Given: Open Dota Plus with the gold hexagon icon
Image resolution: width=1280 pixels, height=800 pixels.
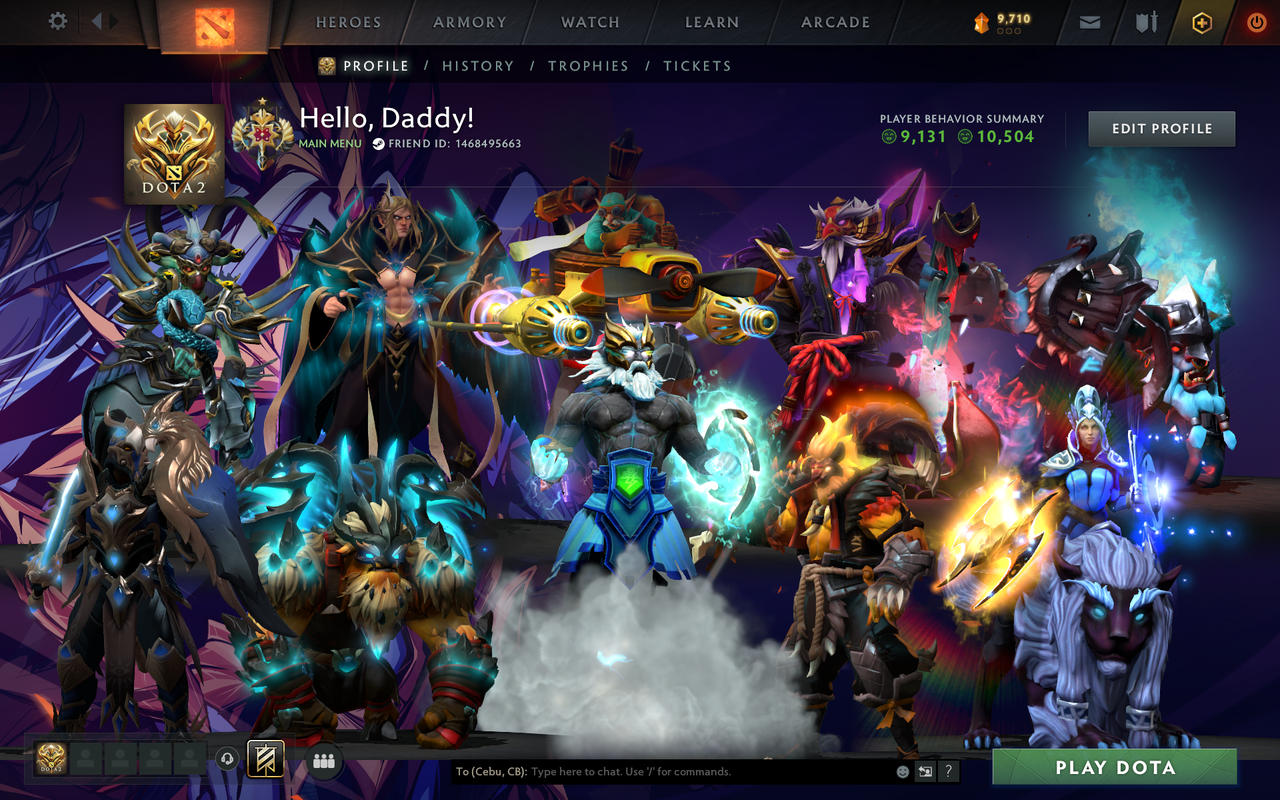Looking at the screenshot, I should coord(1201,21).
